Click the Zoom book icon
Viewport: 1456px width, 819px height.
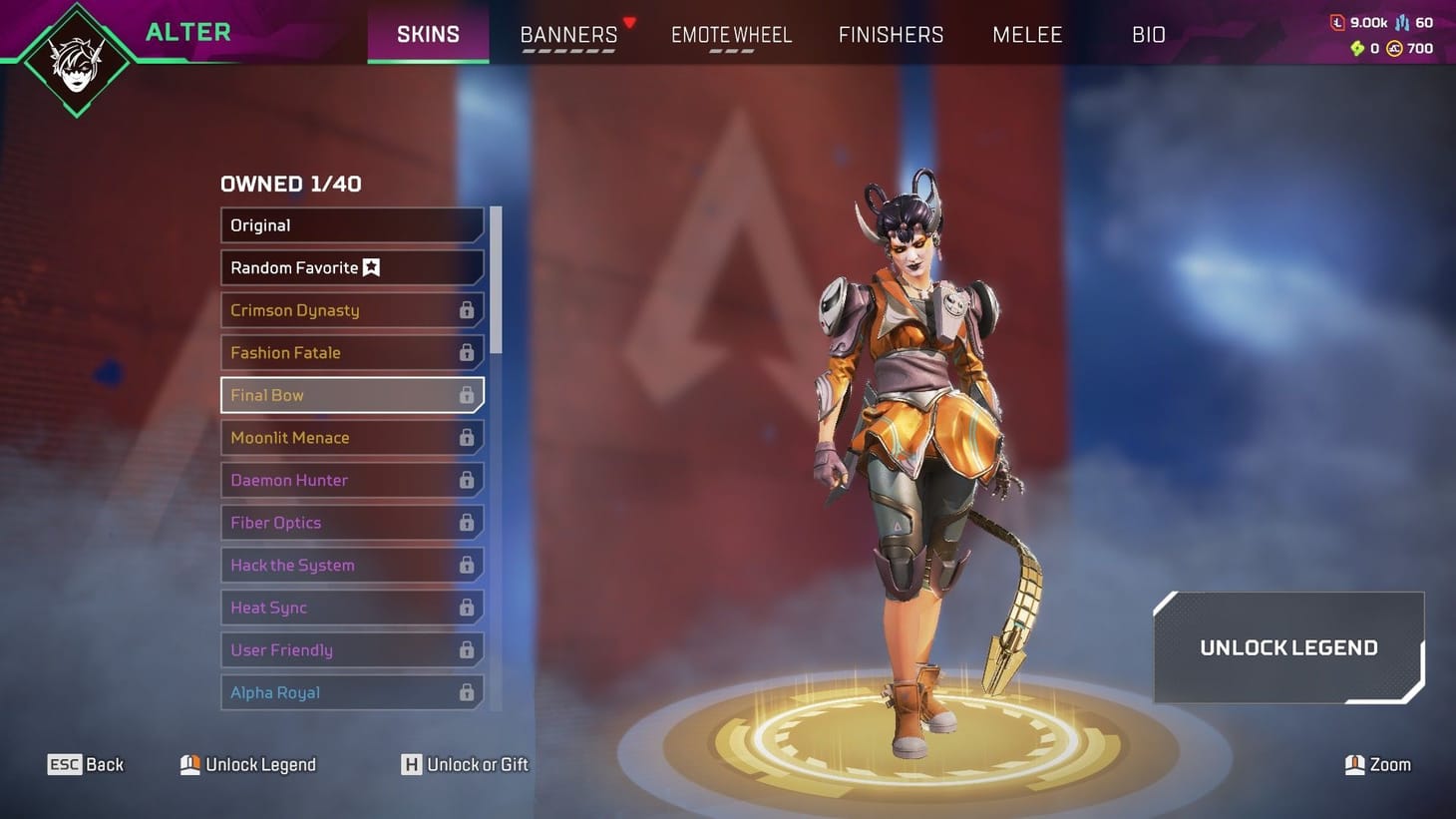click(x=1354, y=764)
